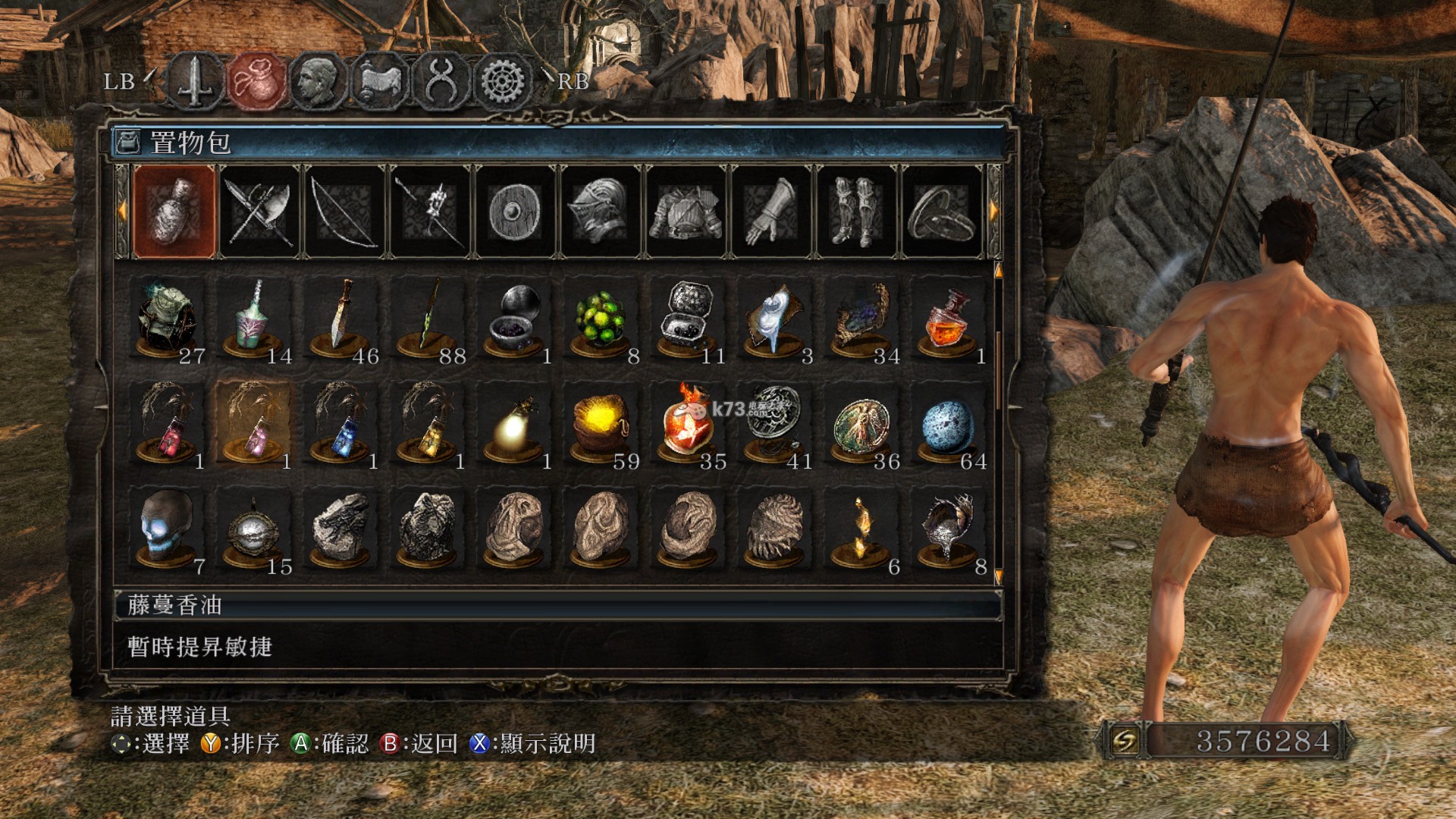Select the dagger item with count 46
Image resolution: width=1456 pixels, height=819 pixels.
point(340,320)
